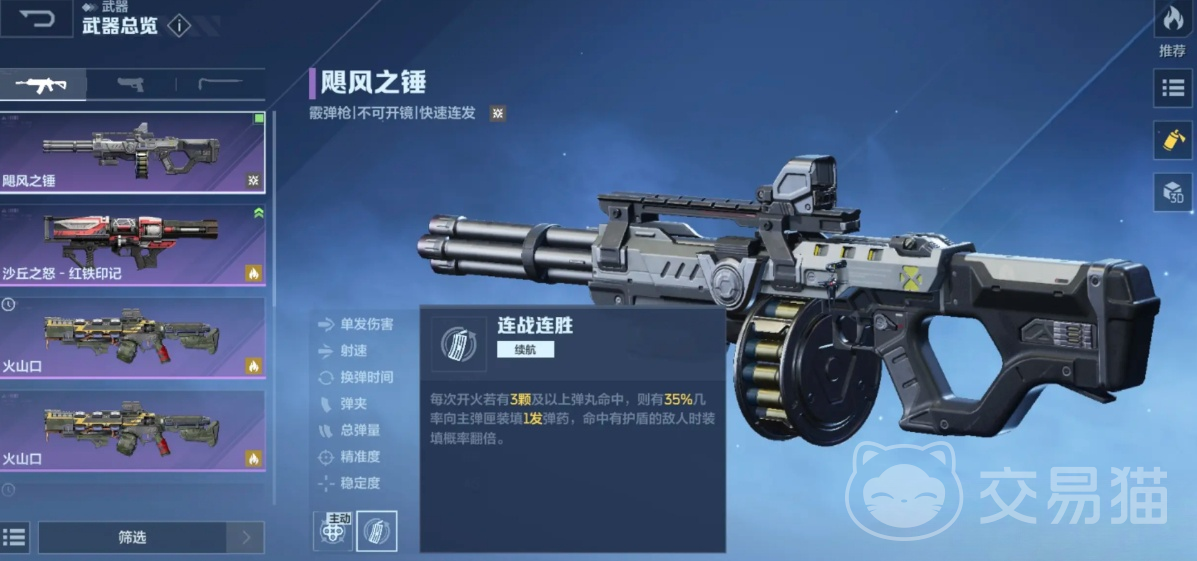Go back using the return arrow button

36,19
